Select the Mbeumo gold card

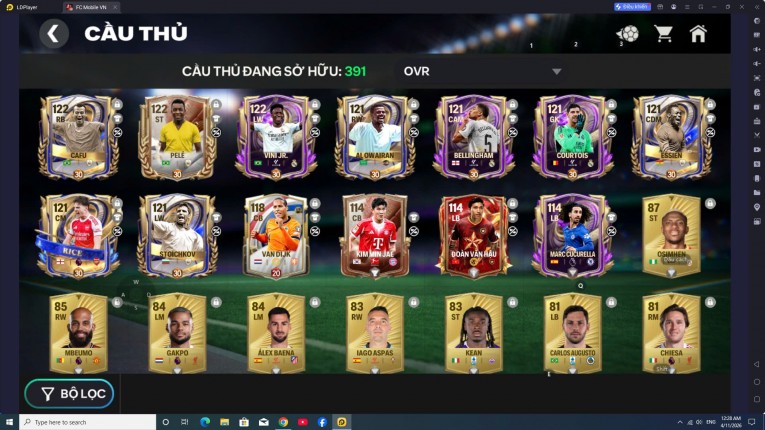[79, 332]
